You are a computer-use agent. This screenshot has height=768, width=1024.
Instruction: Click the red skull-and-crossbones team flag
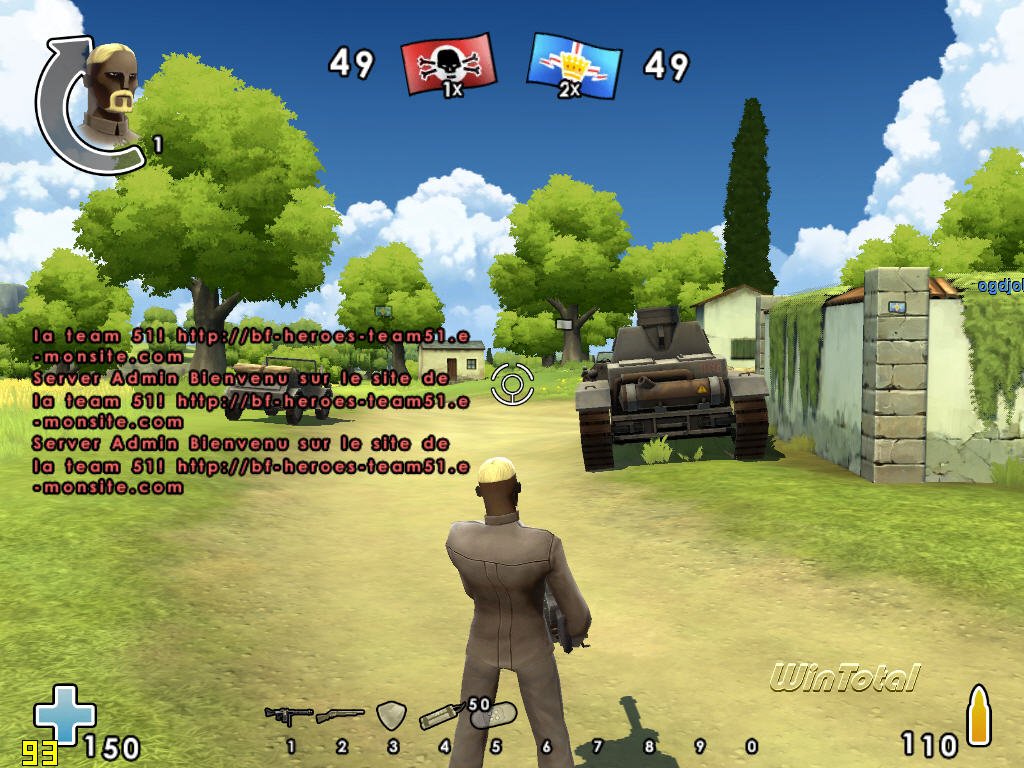point(447,65)
